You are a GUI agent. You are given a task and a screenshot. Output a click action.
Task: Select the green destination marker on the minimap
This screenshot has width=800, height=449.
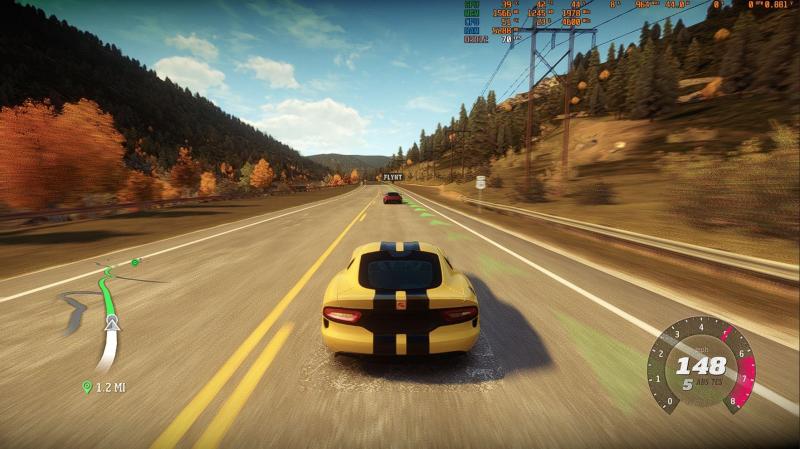[135, 263]
